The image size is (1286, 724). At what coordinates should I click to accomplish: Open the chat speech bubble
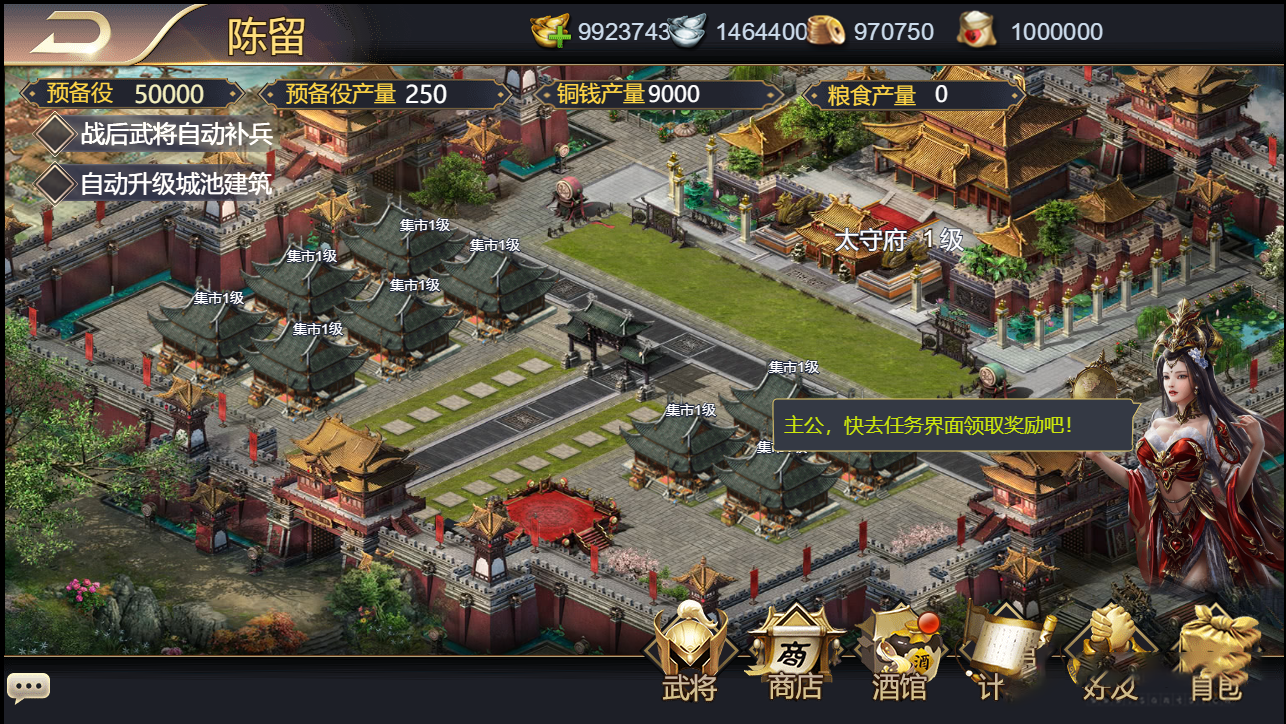28,687
